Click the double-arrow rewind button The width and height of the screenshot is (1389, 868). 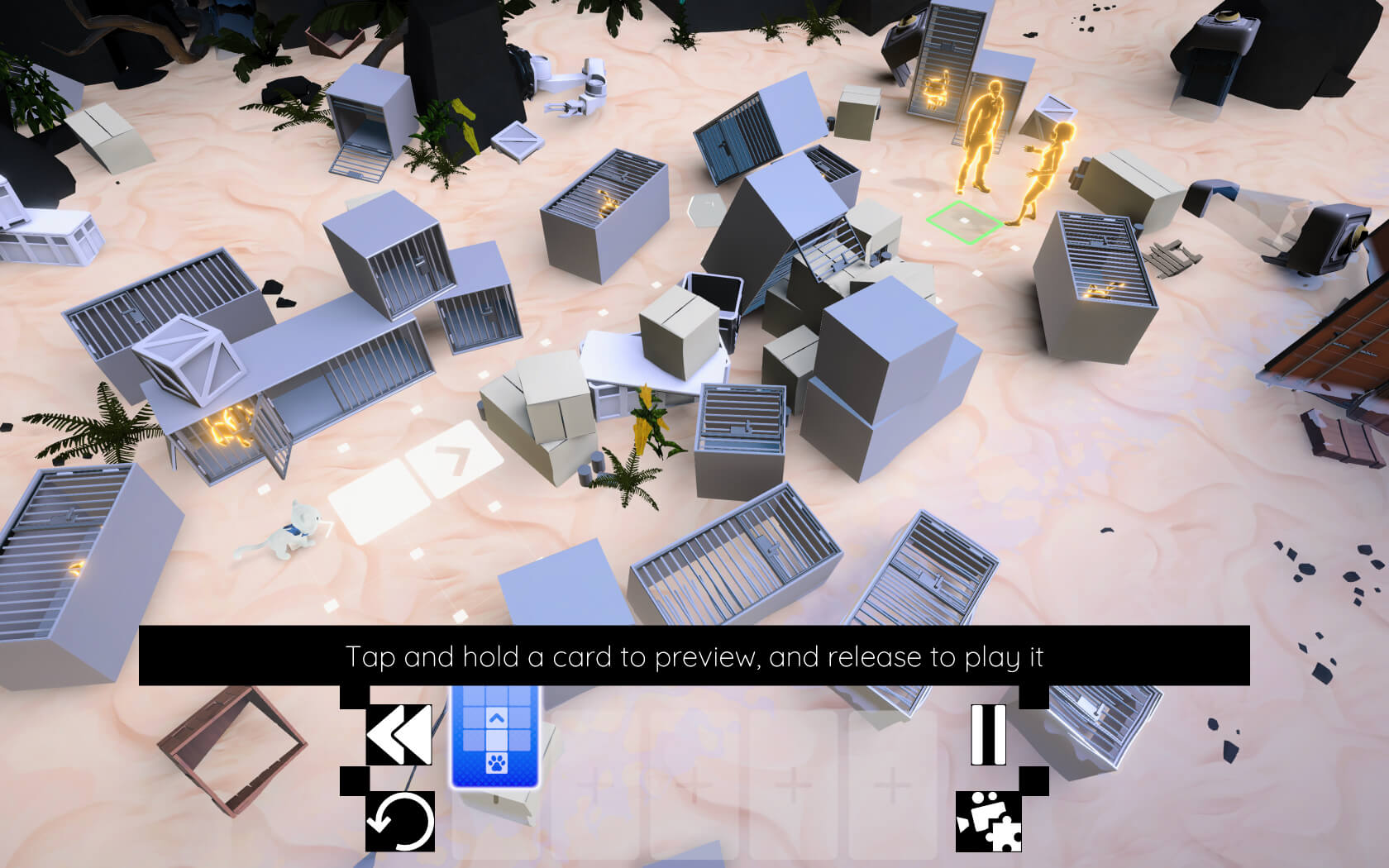(x=399, y=734)
